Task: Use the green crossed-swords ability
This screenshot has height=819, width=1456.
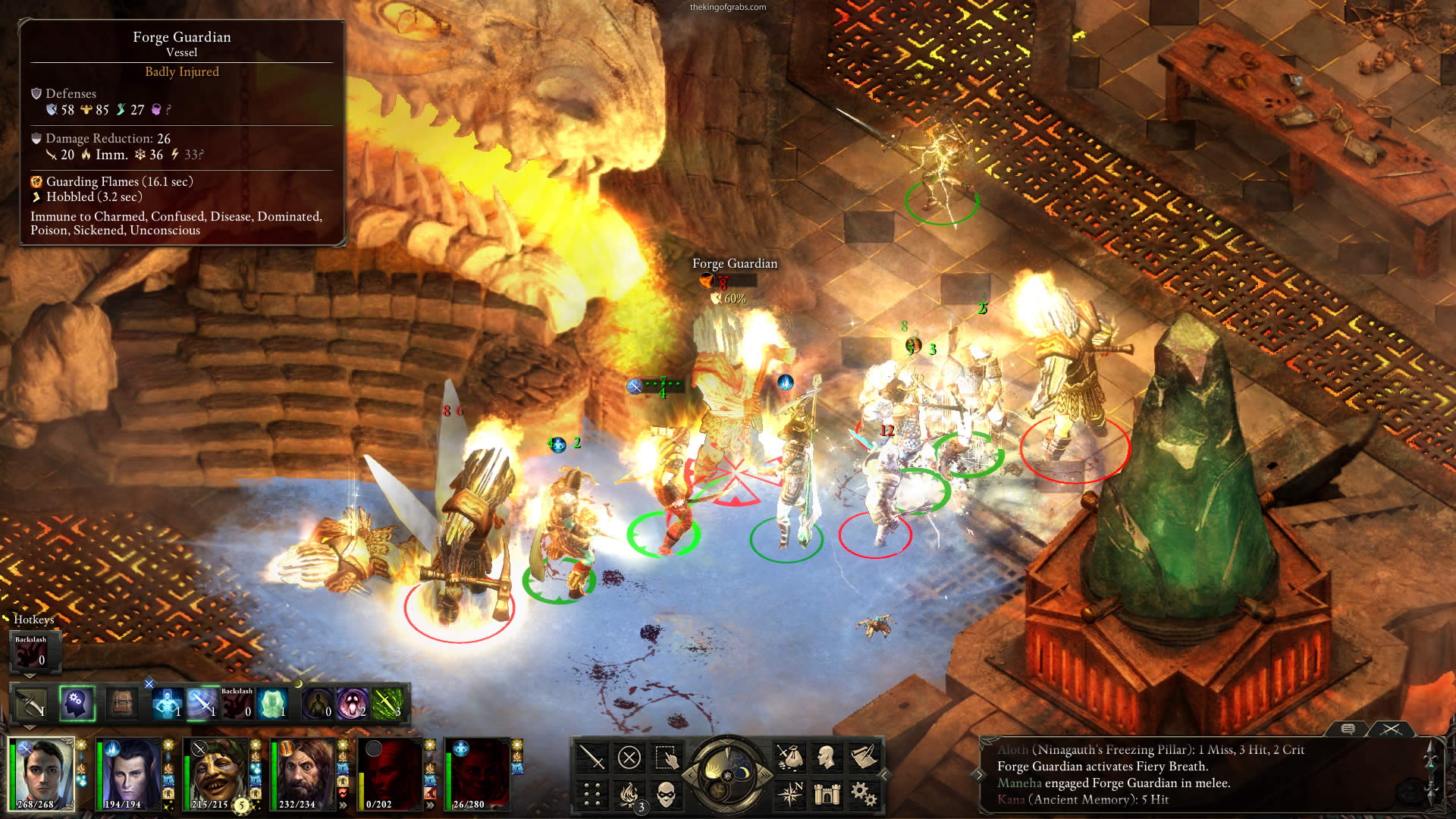Action: click(387, 704)
